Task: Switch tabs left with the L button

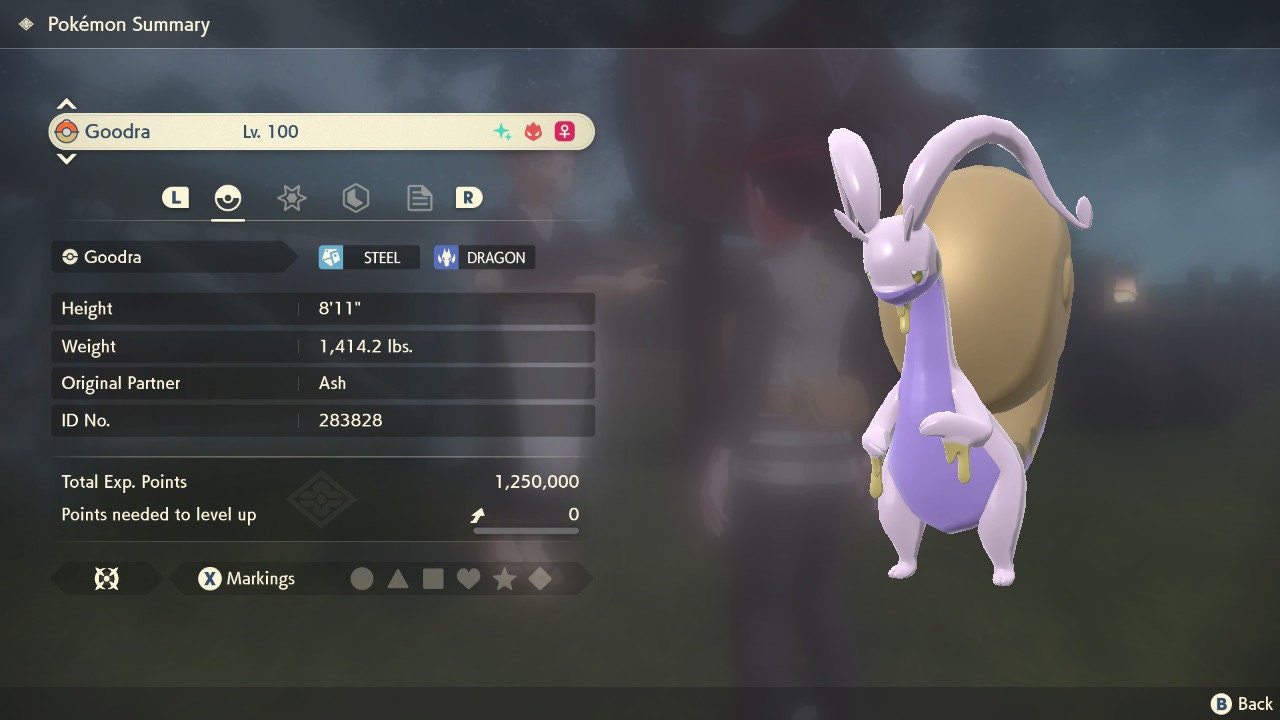Action: coord(175,197)
